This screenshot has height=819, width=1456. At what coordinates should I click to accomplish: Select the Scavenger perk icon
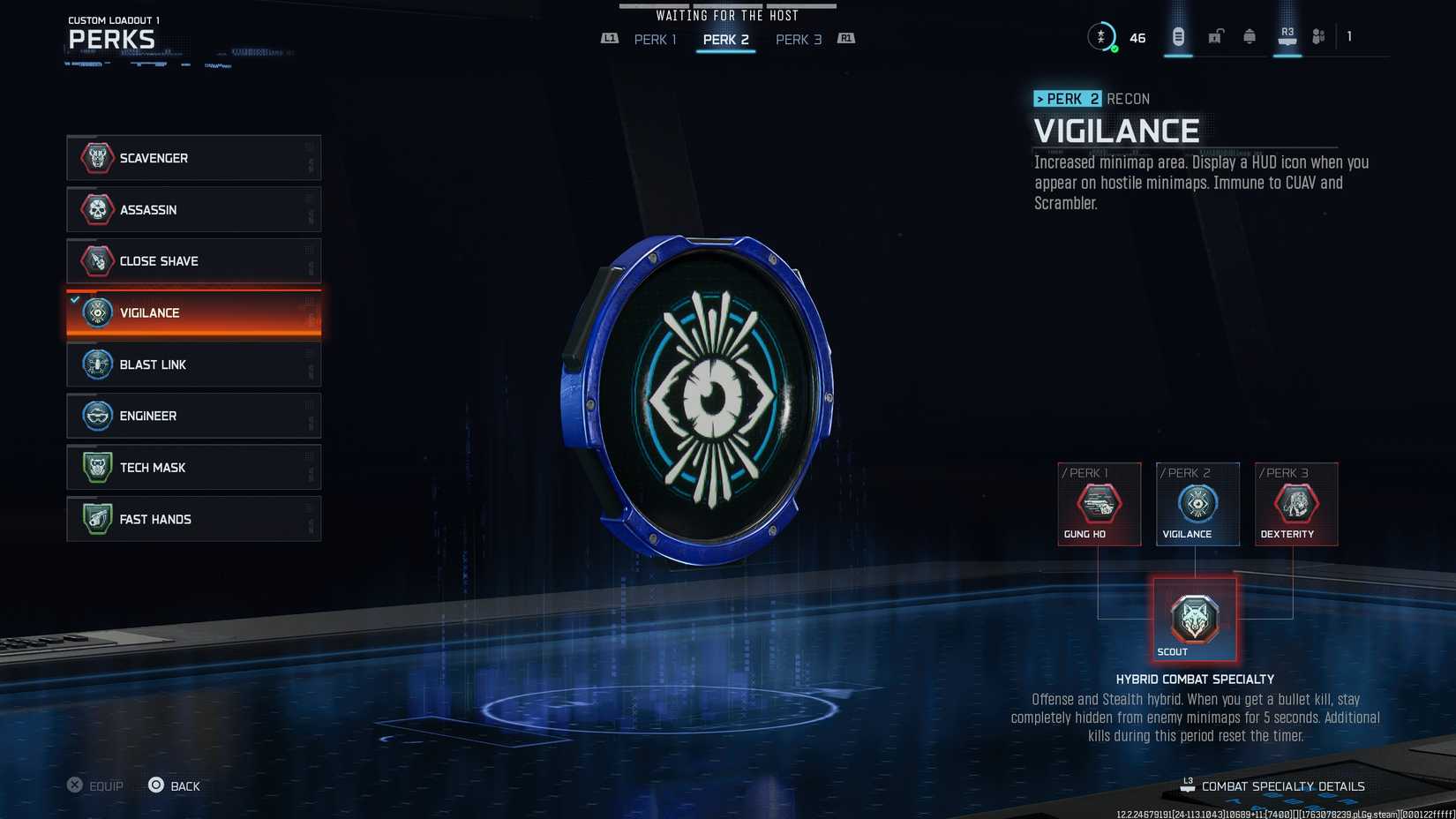click(95, 158)
